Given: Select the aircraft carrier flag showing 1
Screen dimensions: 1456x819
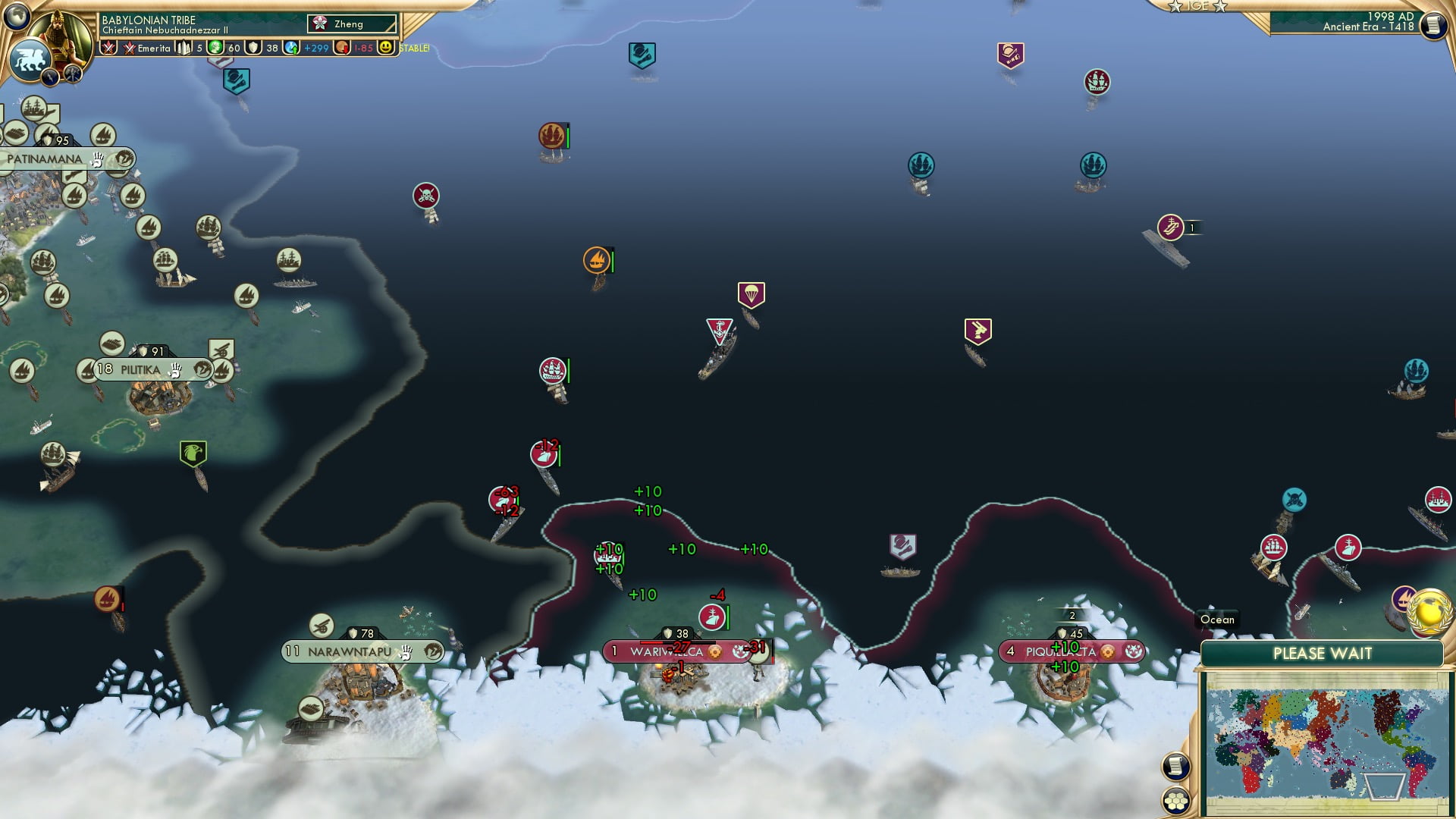Looking at the screenshot, I should [1172, 225].
